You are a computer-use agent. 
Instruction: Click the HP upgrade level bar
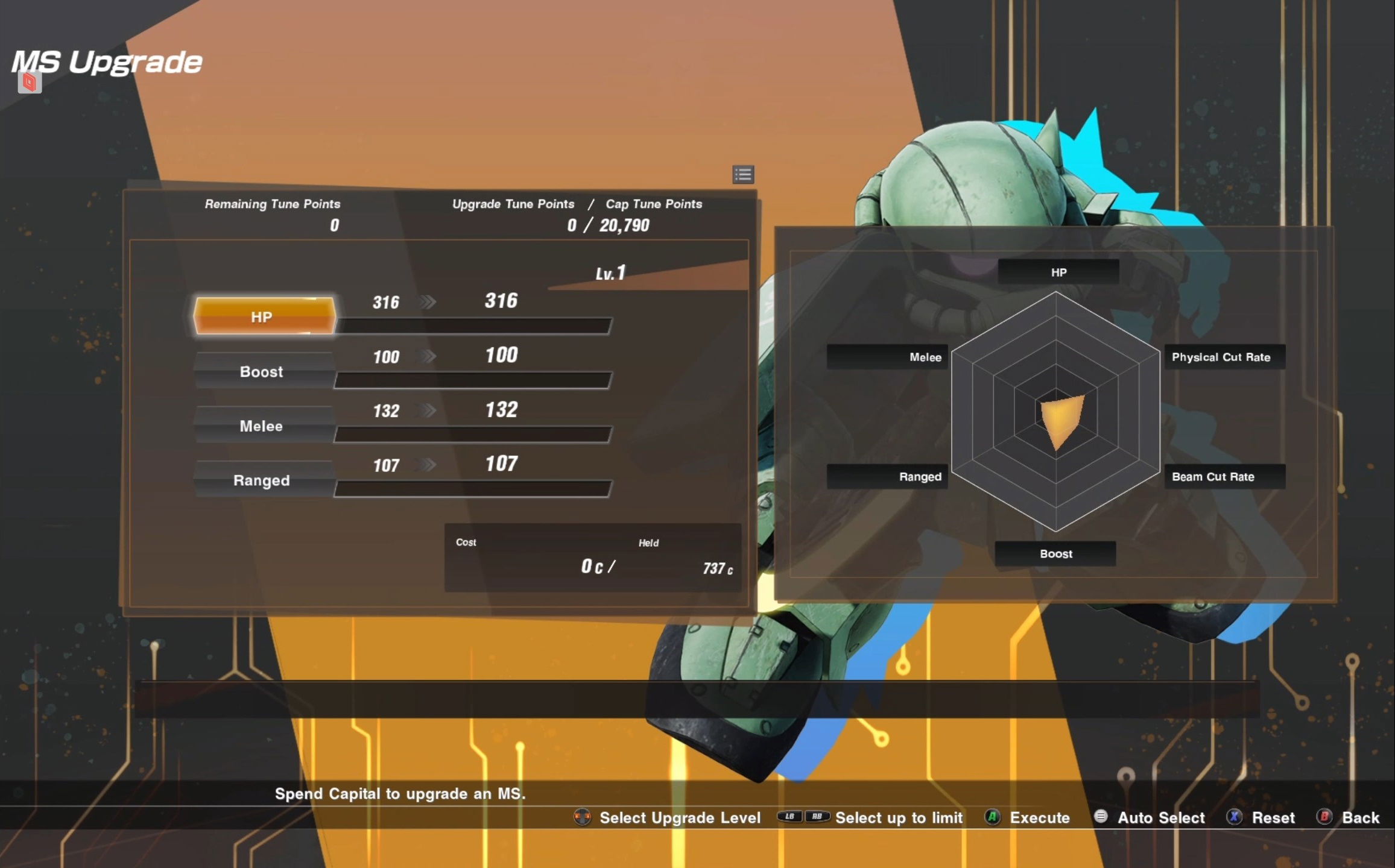(473, 326)
